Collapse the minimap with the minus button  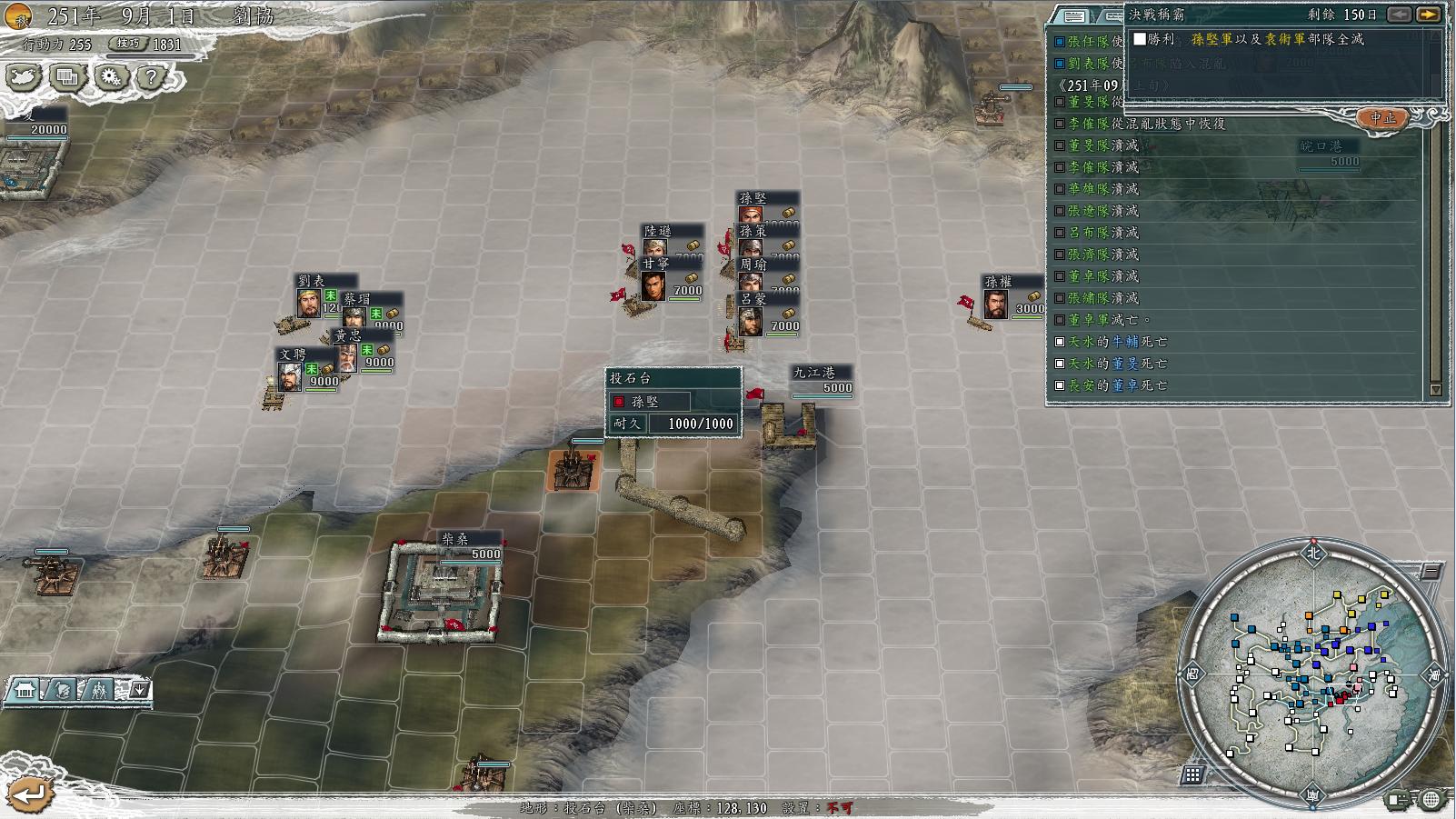(1431, 571)
